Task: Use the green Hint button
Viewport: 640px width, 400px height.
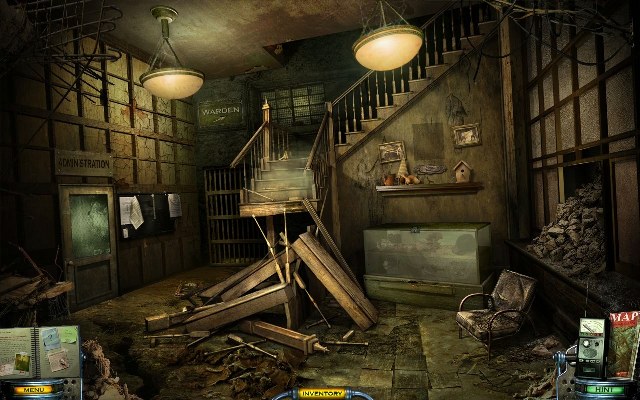Action: [601, 389]
